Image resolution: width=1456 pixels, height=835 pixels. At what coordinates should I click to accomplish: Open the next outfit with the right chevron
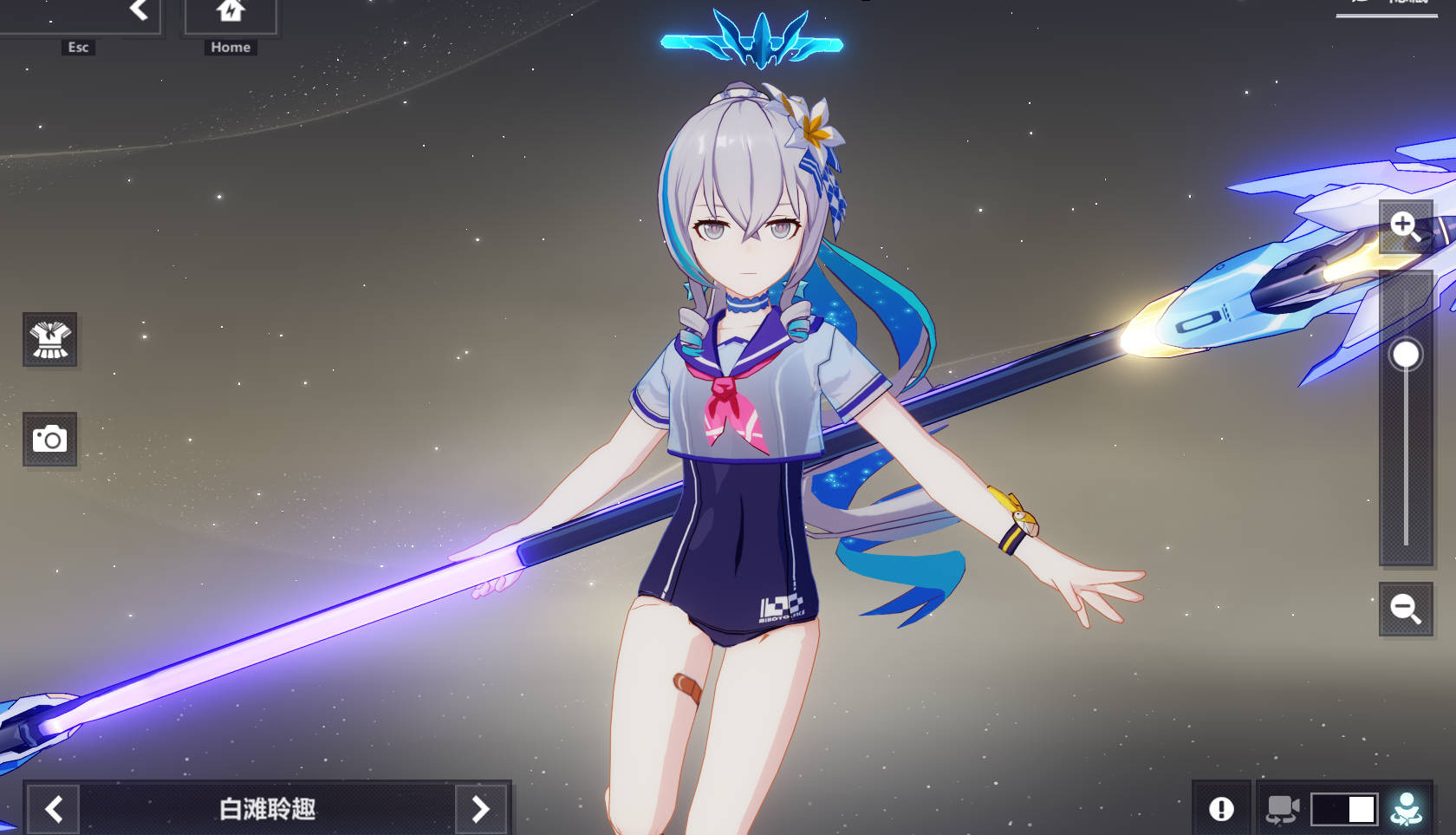pyautogui.click(x=481, y=807)
